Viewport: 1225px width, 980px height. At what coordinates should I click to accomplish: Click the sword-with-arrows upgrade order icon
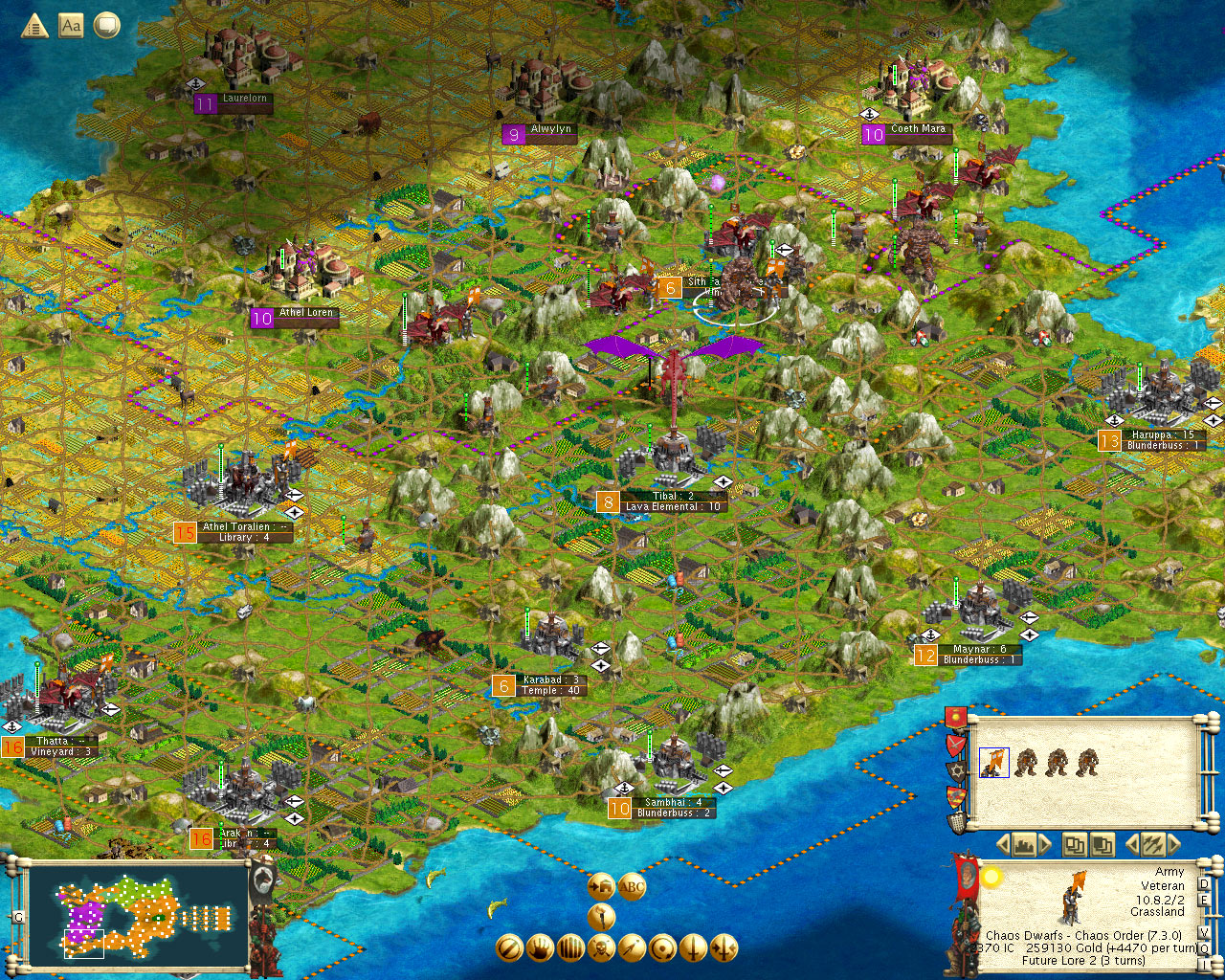tap(723, 947)
